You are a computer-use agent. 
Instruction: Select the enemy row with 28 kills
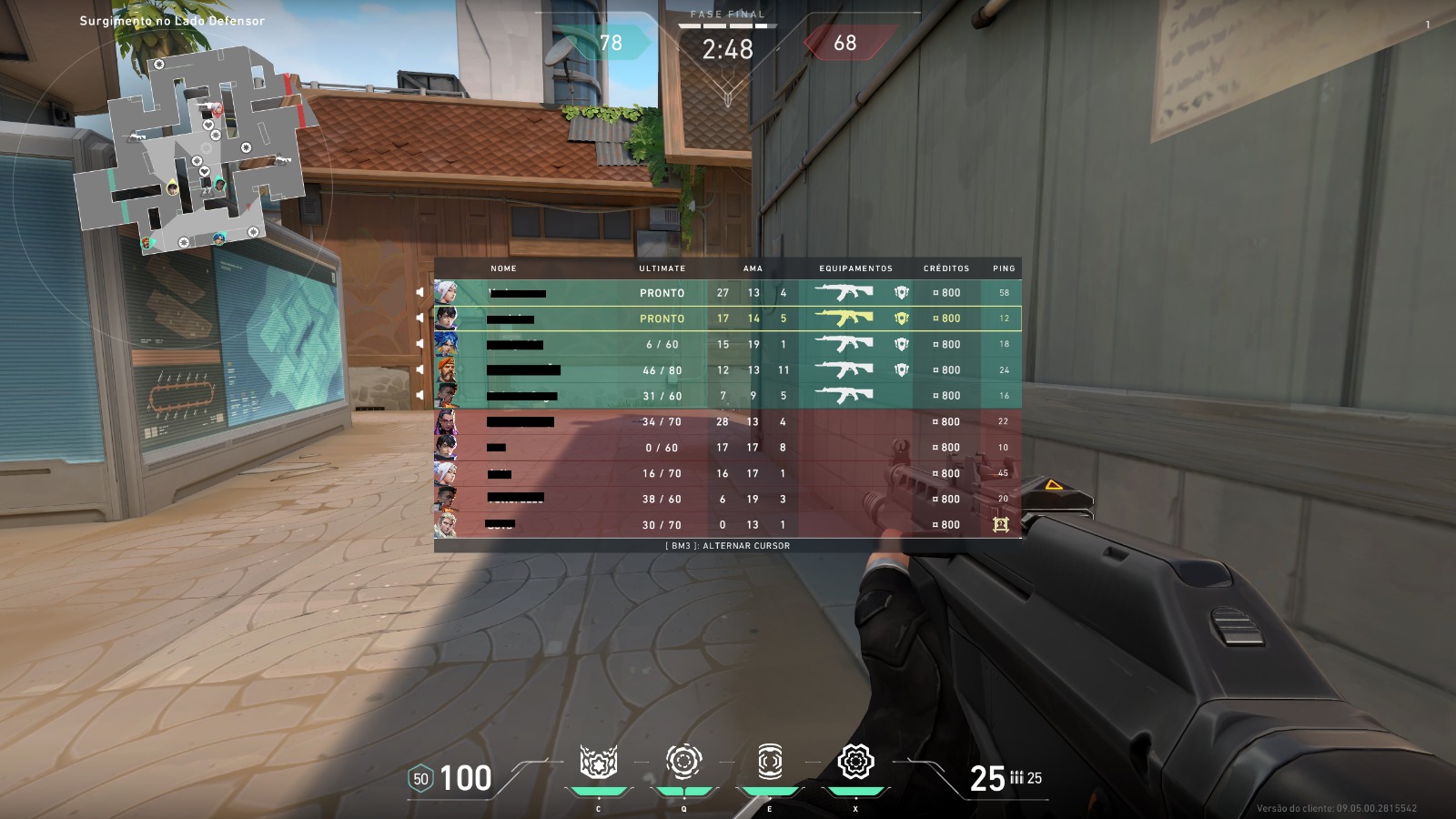[728, 422]
